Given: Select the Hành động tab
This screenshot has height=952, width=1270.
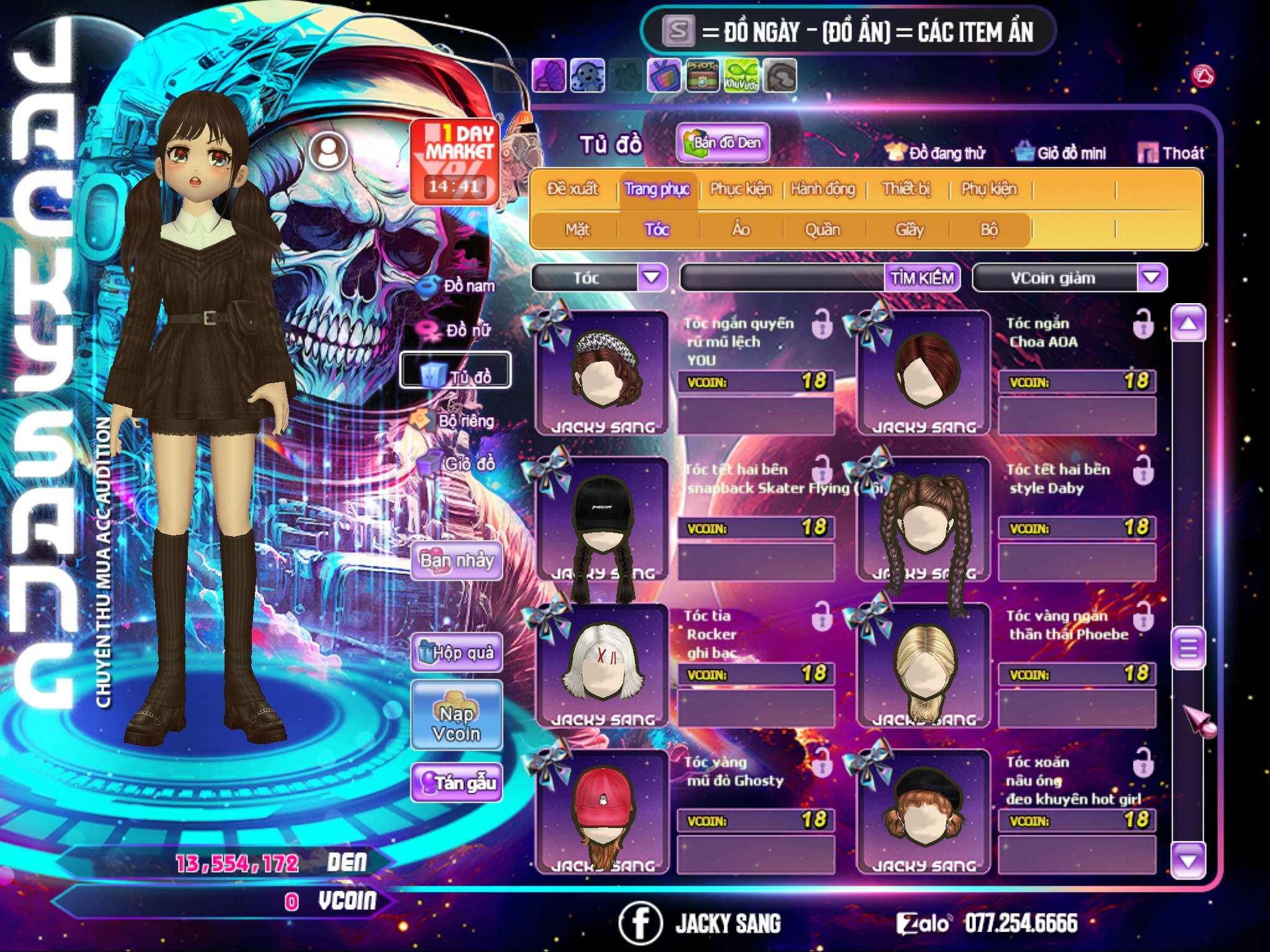Looking at the screenshot, I should 822,189.
